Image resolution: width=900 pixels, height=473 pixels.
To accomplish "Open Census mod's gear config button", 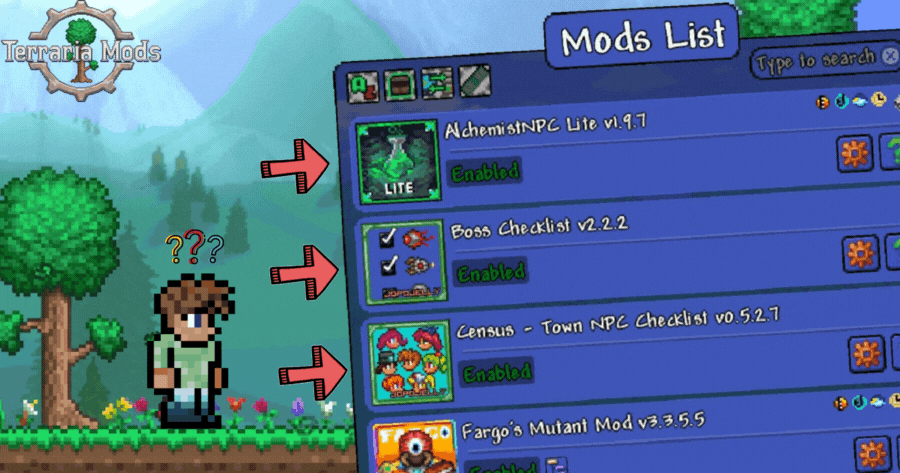I will pos(866,353).
